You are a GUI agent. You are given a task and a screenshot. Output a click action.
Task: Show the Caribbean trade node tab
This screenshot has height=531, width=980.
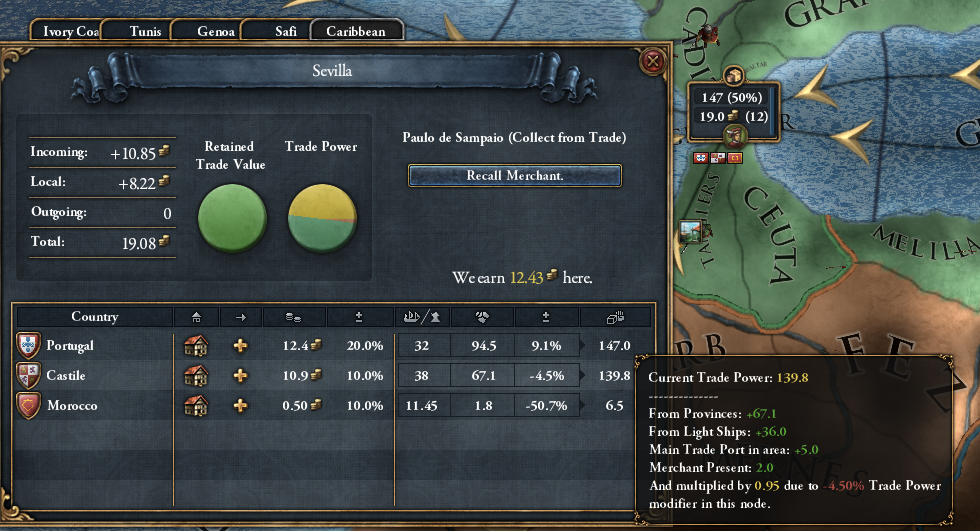[x=355, y=31]
